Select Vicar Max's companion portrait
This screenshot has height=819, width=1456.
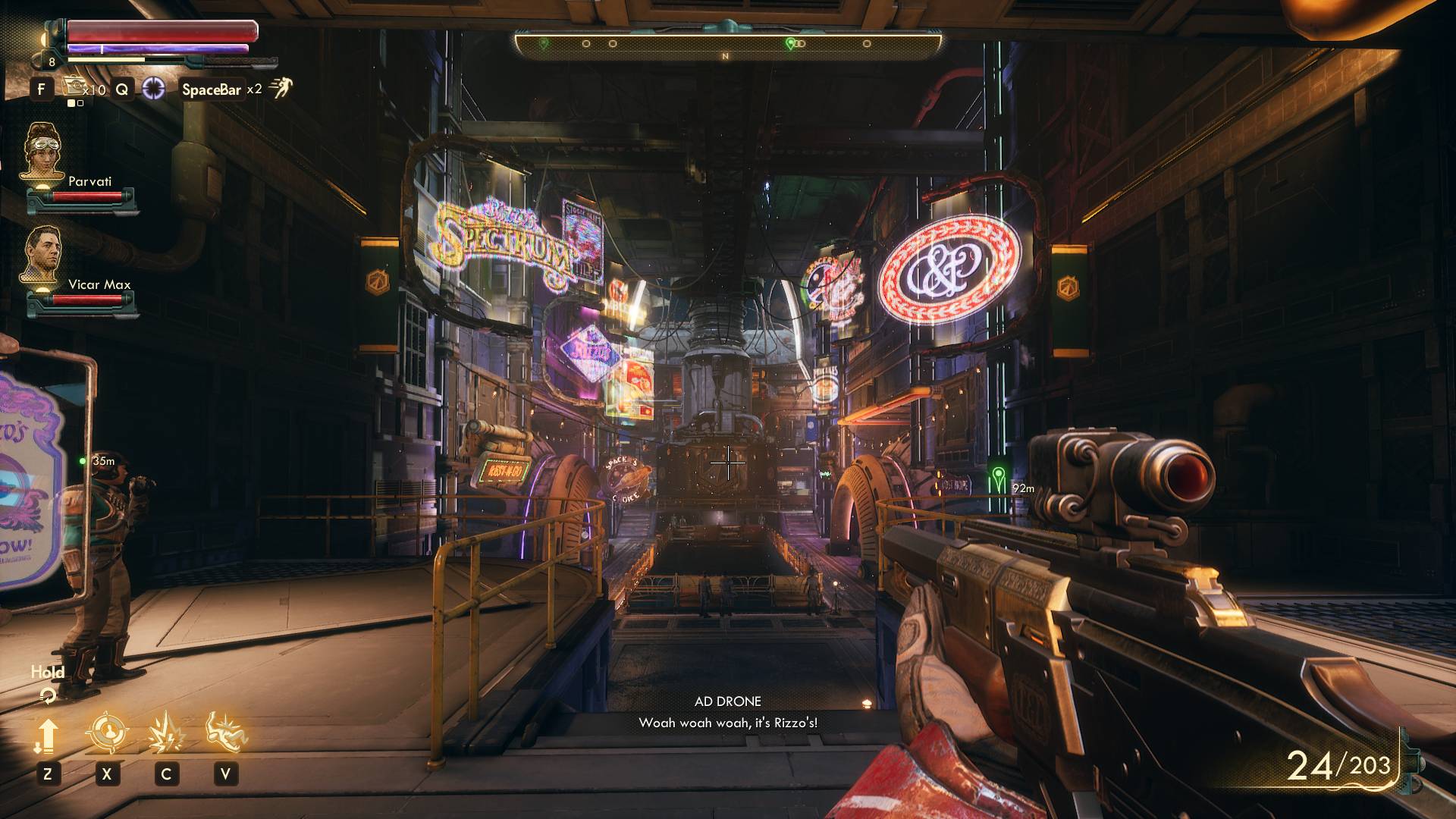click(43, 258)
